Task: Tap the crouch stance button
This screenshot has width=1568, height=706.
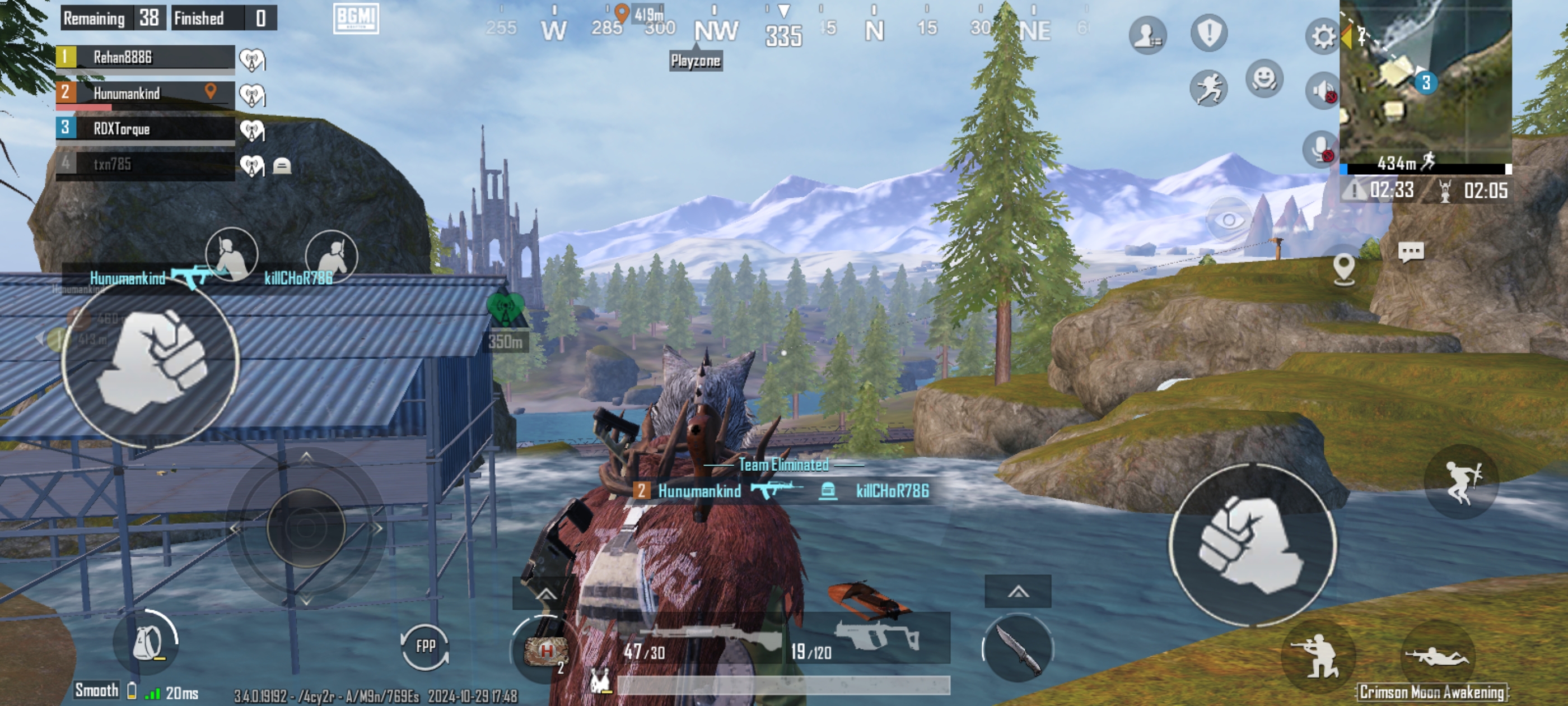Action: point(1318,656)
